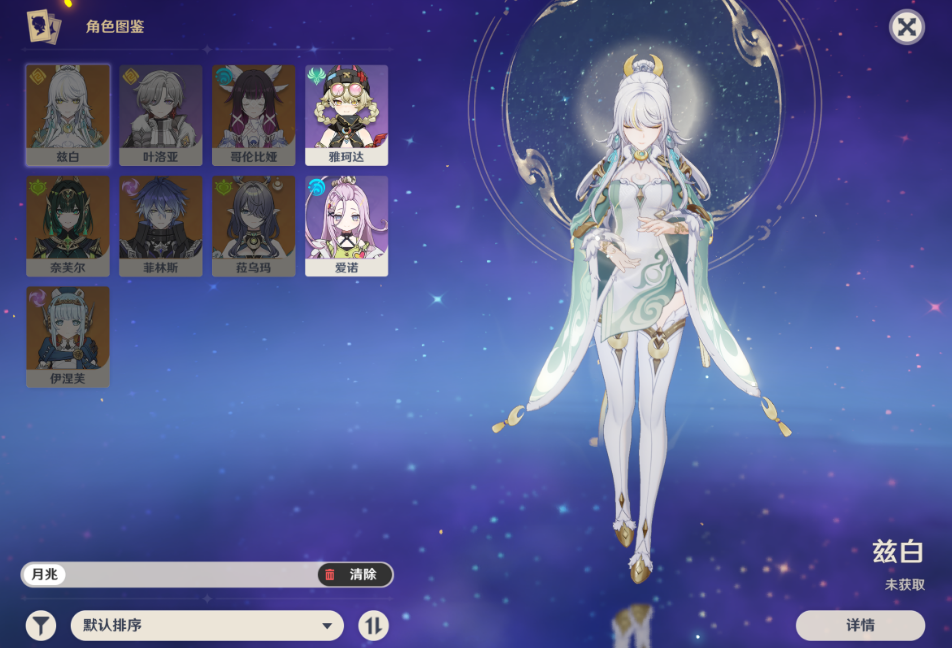
Task: Pick the 伊涅芙 character card
Action: click(68, 336)
